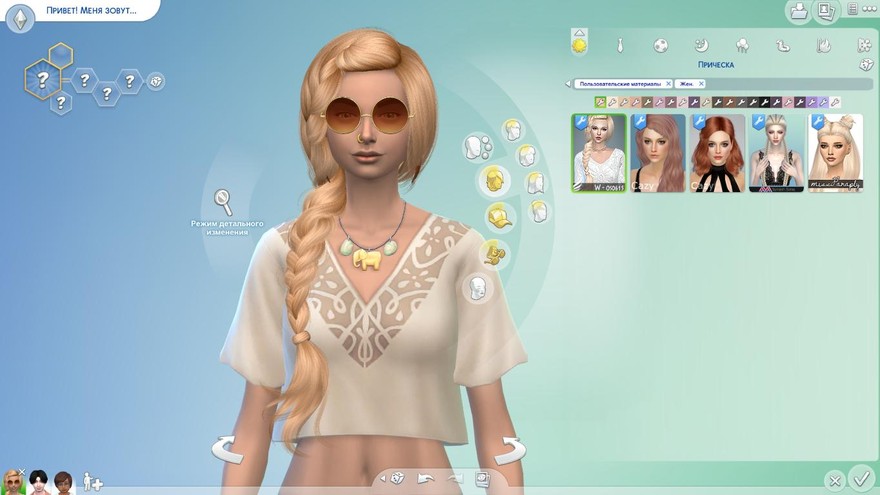Pick the hairstyle with two top buns
Image resolution: width=880 pixels, height=495 pixels.
(835, 153)
